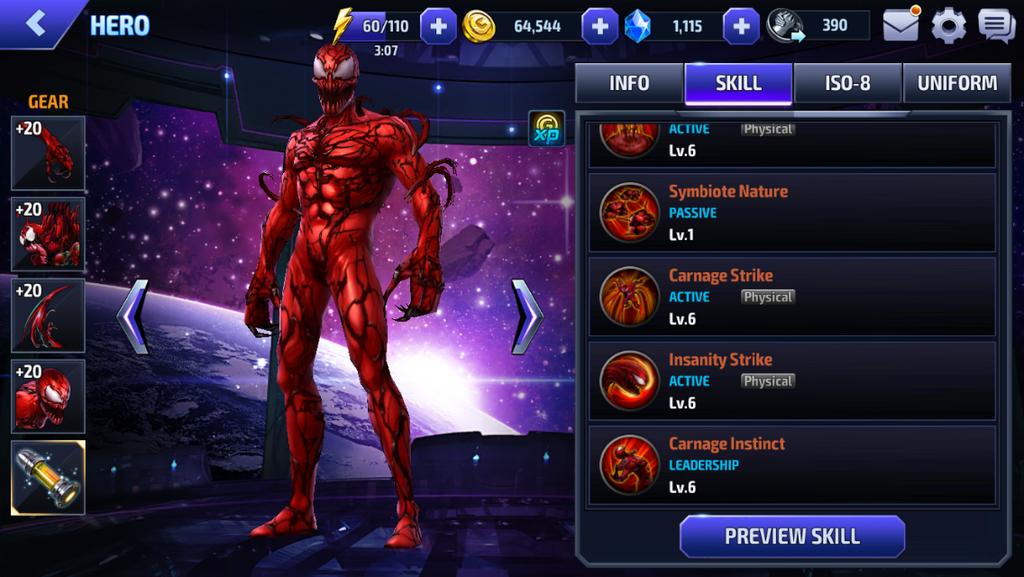This screenshot has height=577, width=1024.
Task: Choose the Carnage Strike skill row
Action: (792, 296)
